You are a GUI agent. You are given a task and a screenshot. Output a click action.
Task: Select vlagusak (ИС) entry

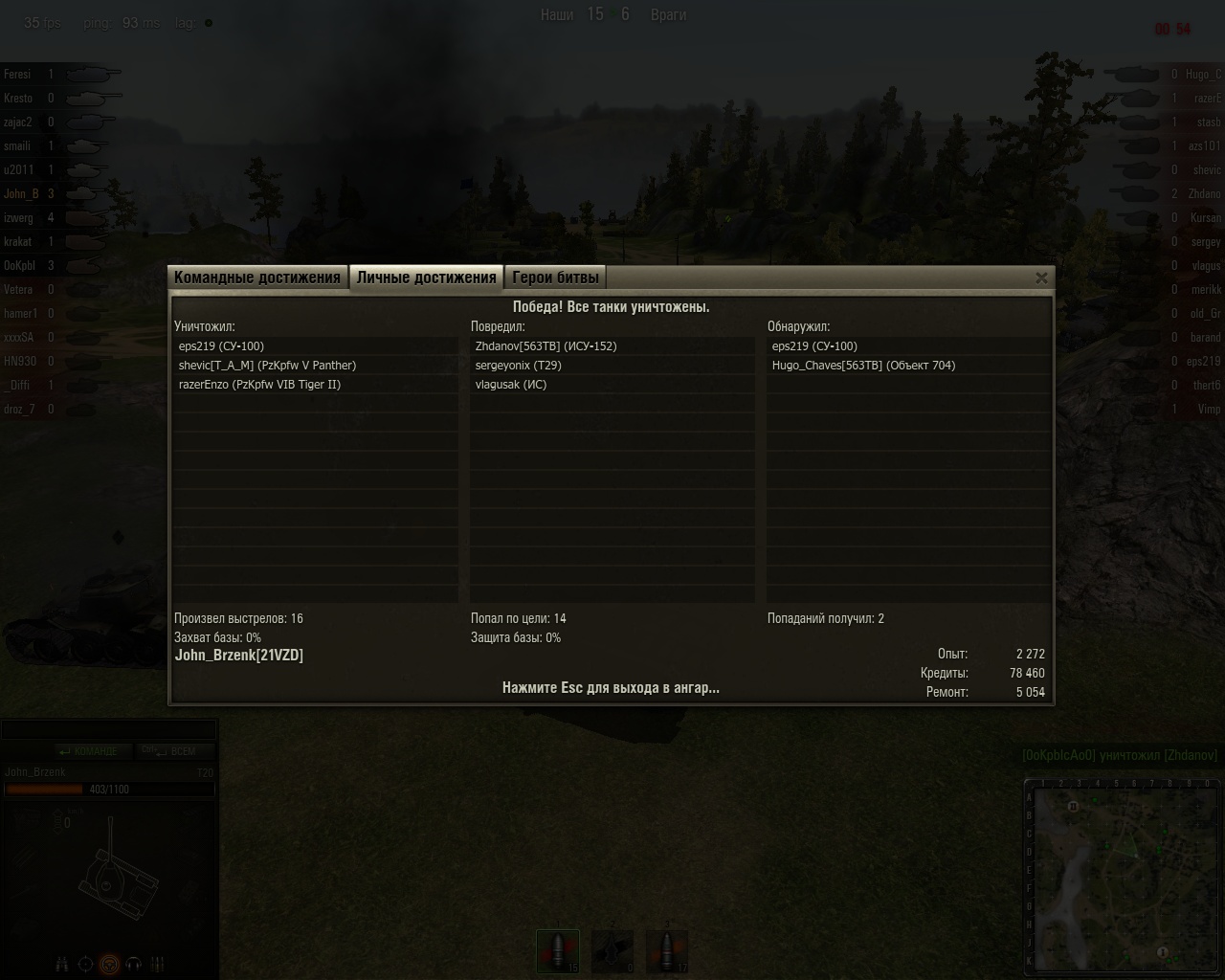pyautogui.click(x=511, y=385)
